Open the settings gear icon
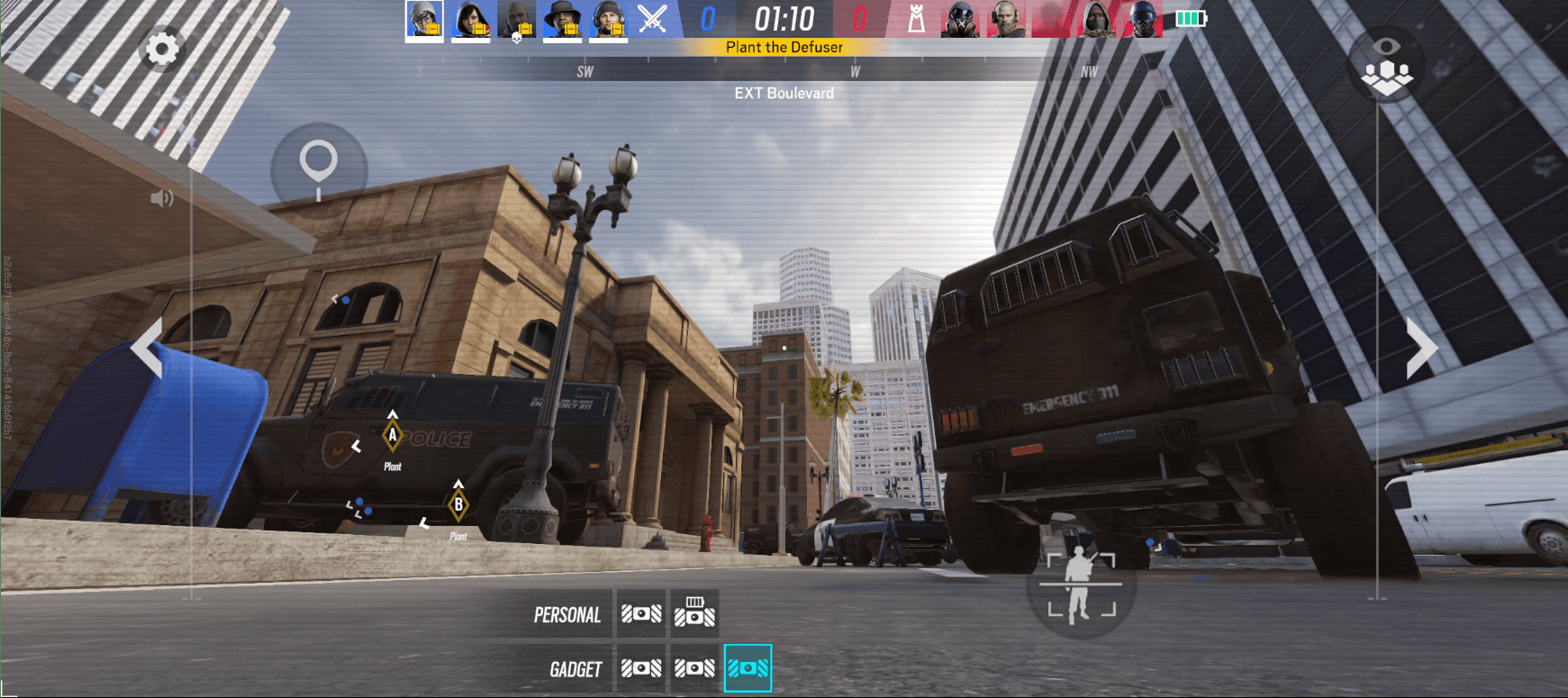This screenshot has height=698, width=1568. 160,50
